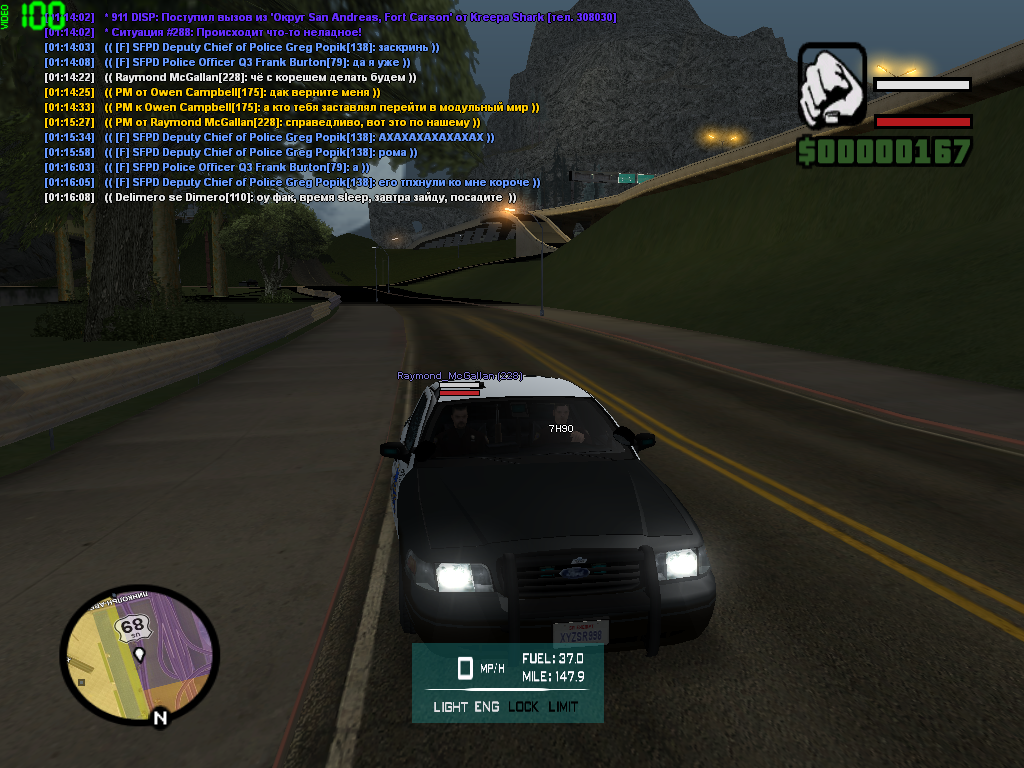Toggle the LIGHT indicator on the speedometer
Viewport: 1024px width, 768px height.
(x=450, y=707)
